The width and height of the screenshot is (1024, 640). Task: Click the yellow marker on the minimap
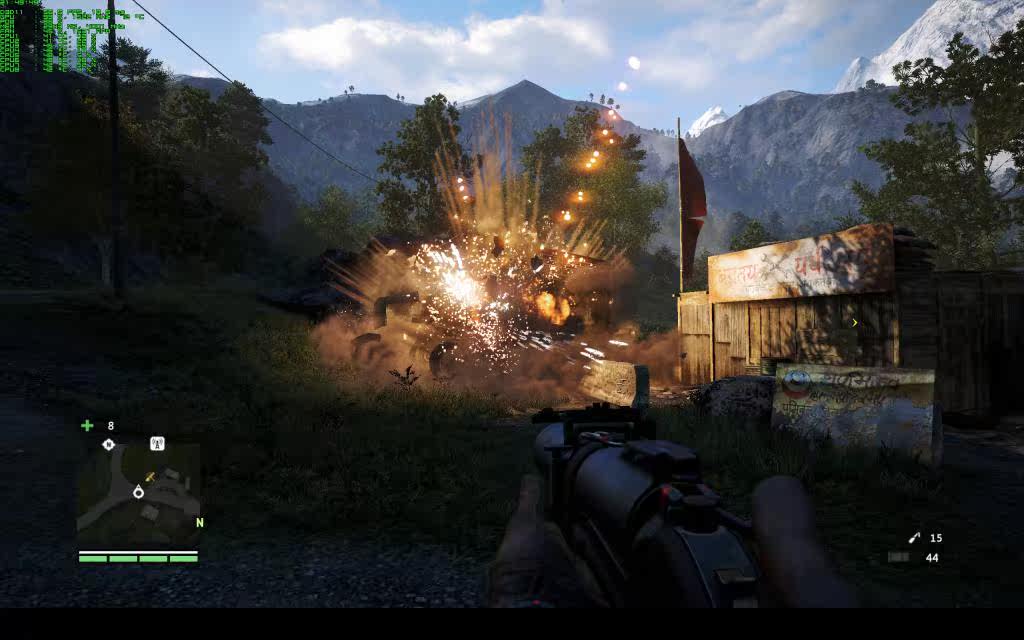point(150,477)
